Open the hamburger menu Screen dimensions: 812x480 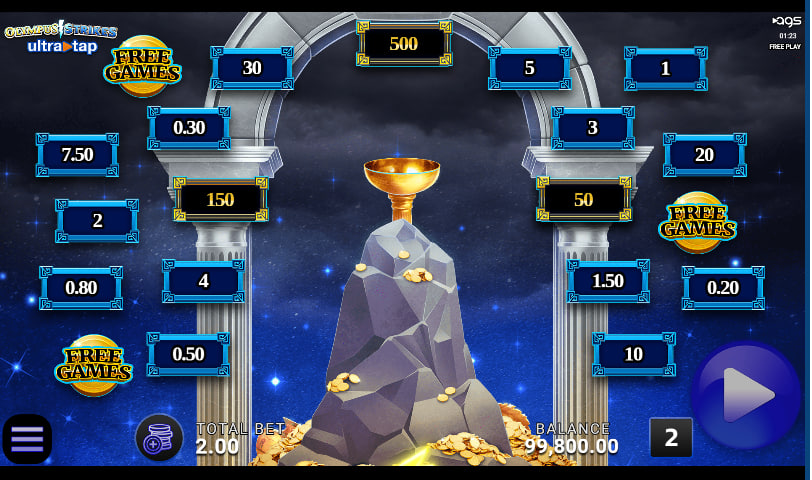click(x=27, y=439)
